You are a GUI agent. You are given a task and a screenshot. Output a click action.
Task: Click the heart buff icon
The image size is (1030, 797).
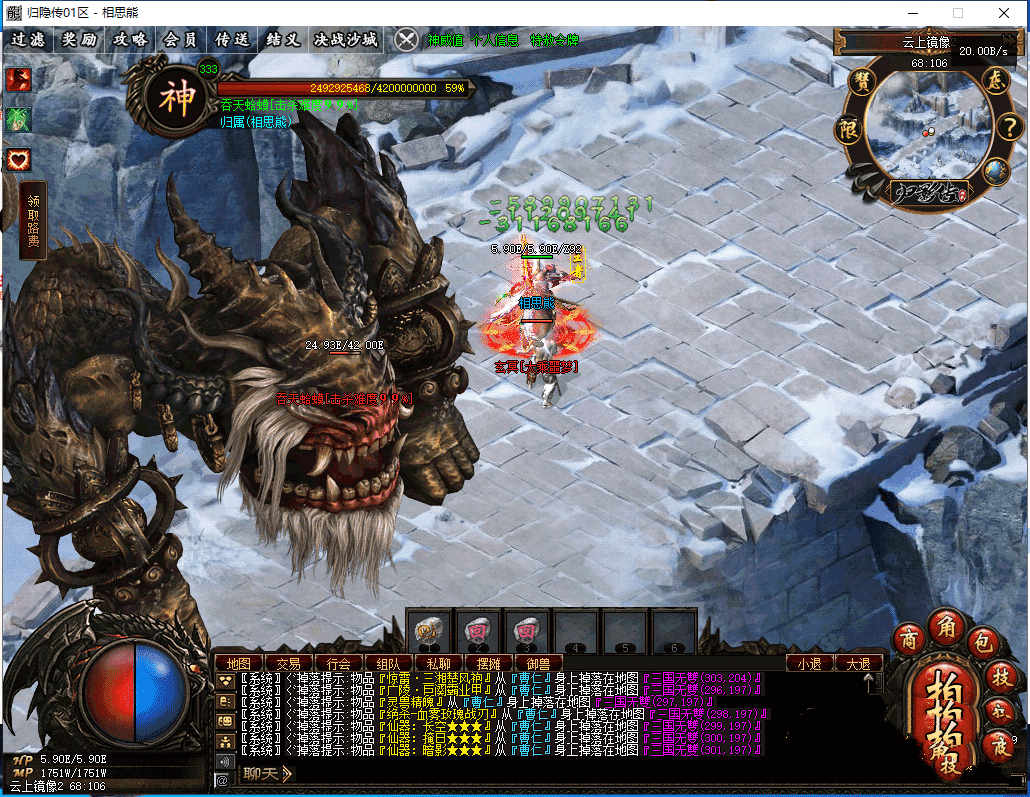tap(19, 159)
